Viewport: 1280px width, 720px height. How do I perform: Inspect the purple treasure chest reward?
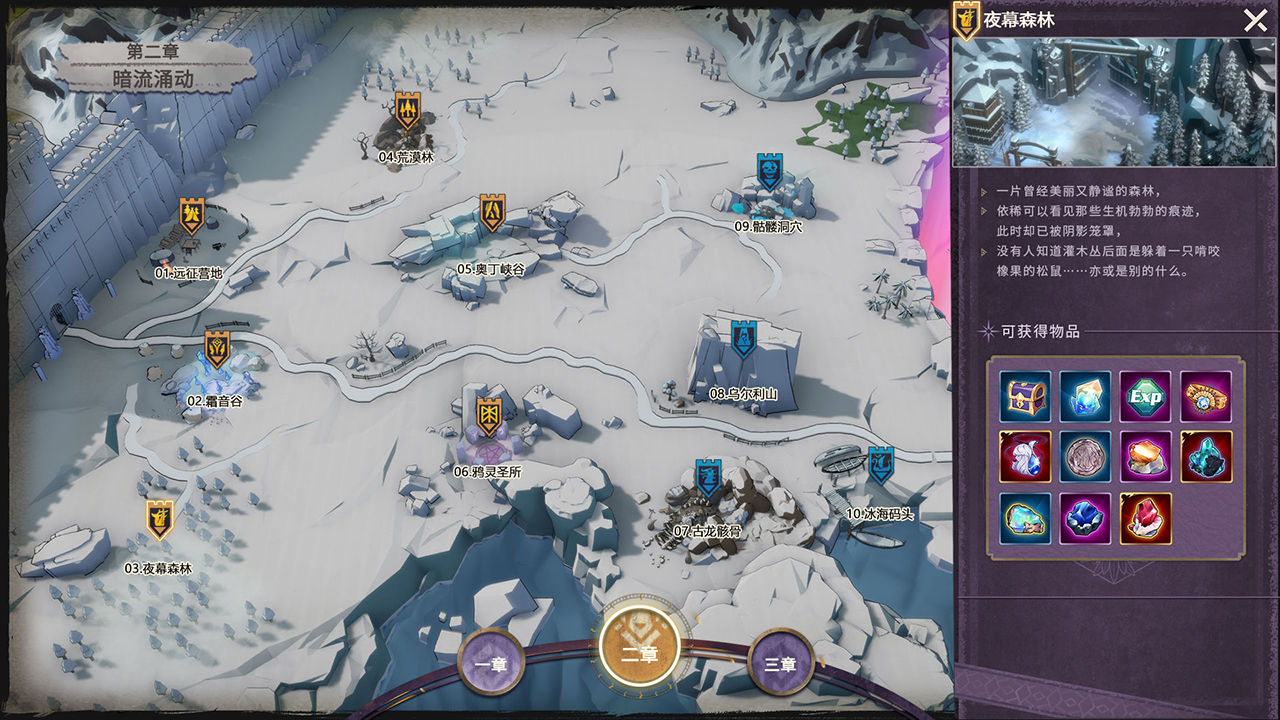pyautogui.click(x=1025, y=397)
